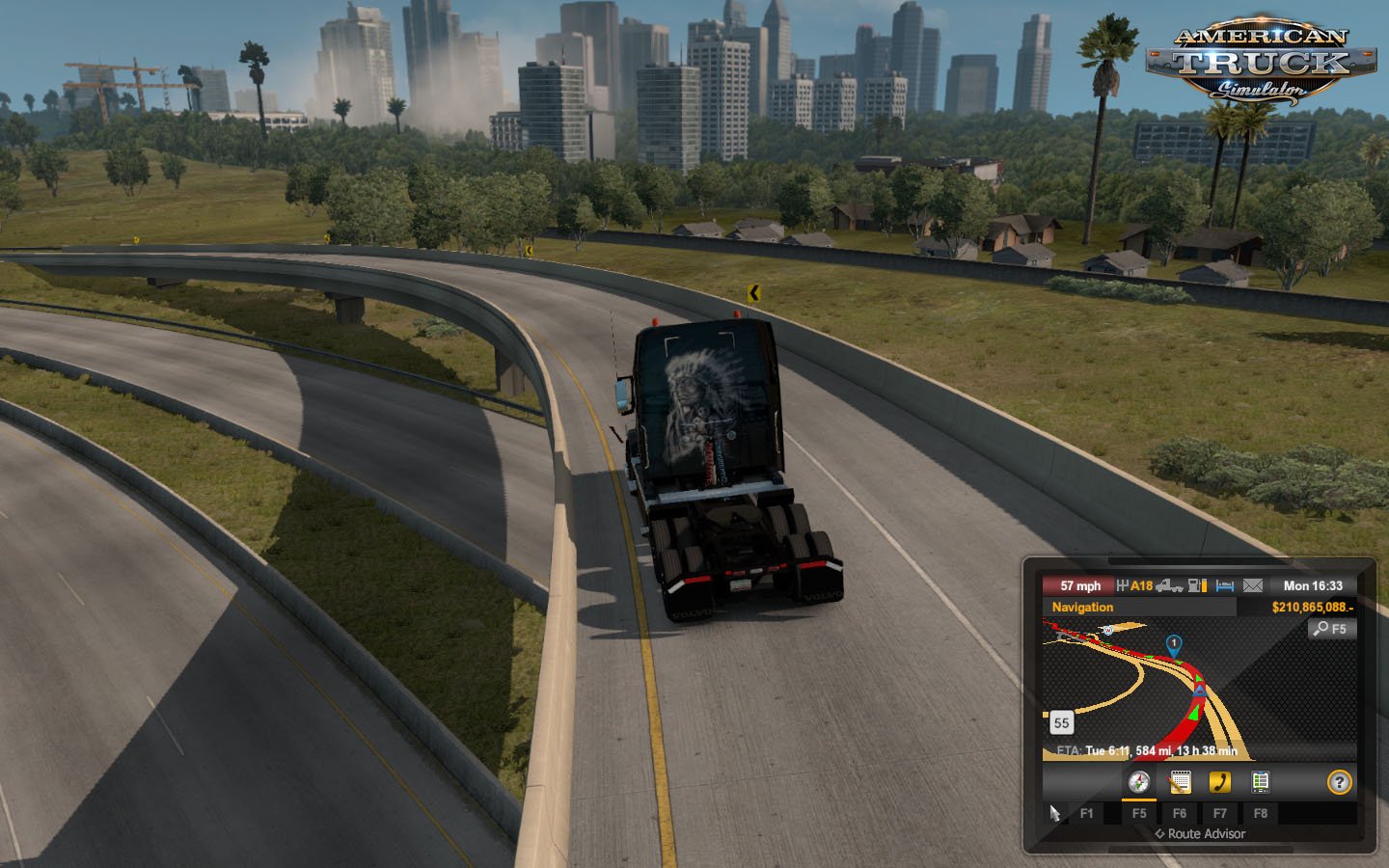Click the rest stop bed icon
The image size is (1389, 868).
[1225, 586]
